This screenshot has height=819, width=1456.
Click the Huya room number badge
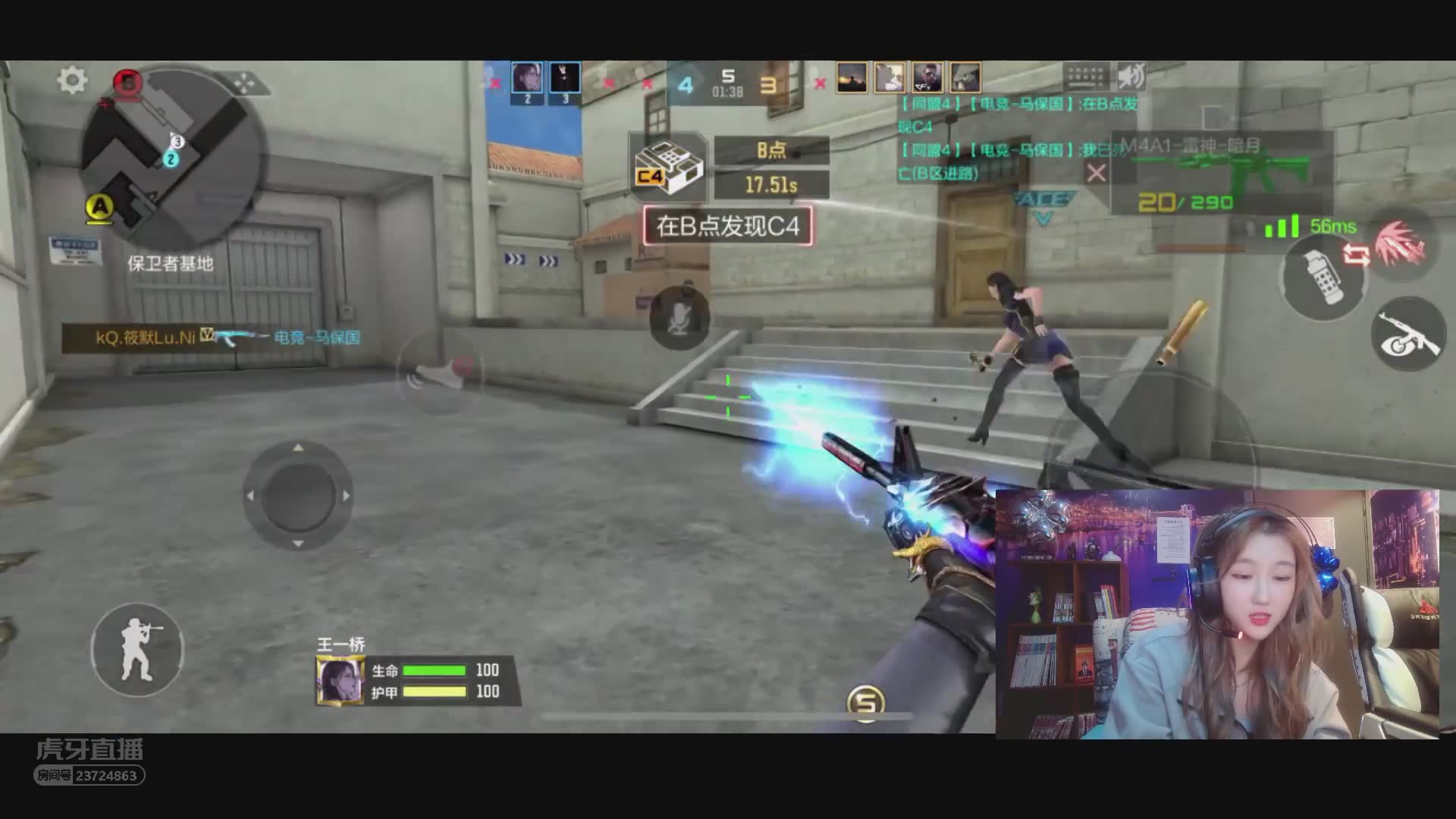[x=89, y=775]
